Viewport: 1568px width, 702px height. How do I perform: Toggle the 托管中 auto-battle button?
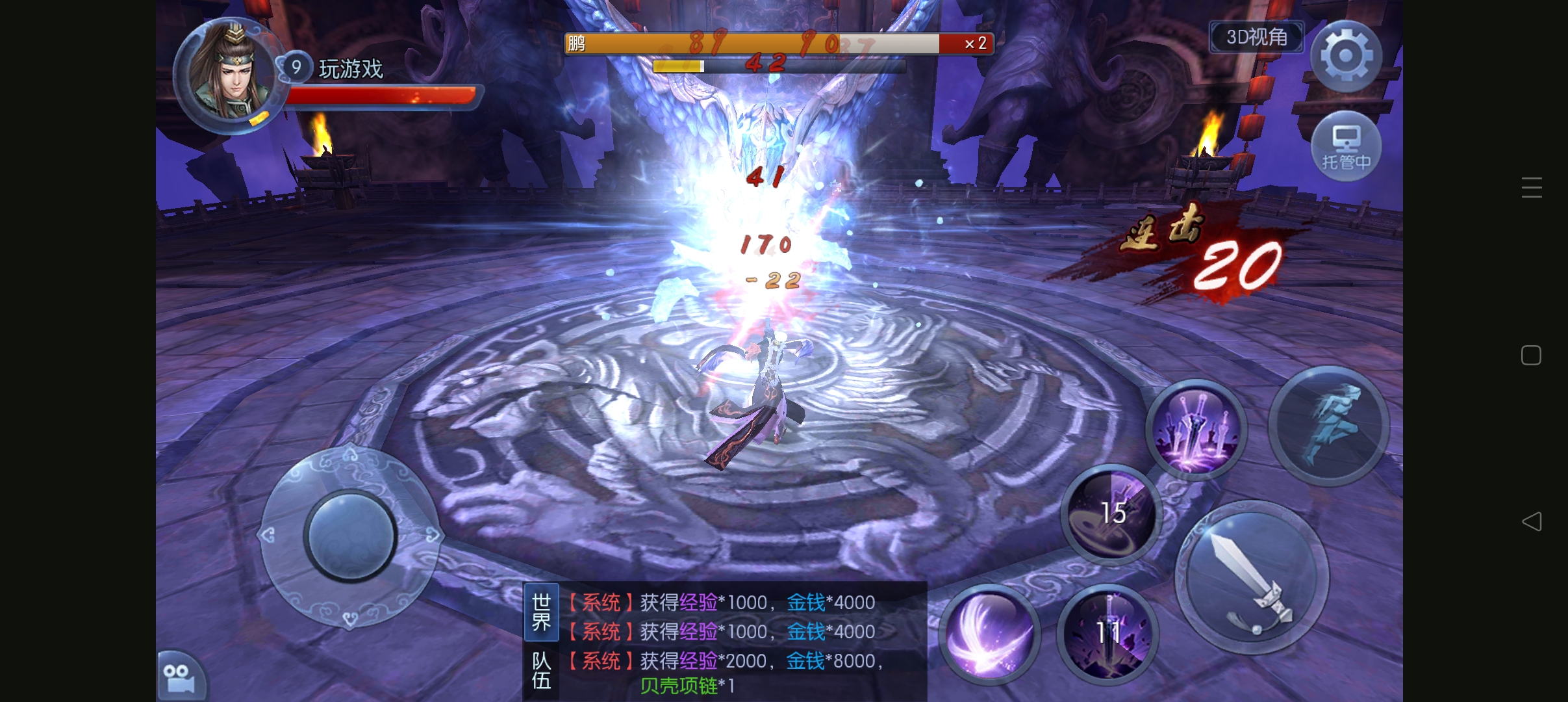[x=1346, y=146]
